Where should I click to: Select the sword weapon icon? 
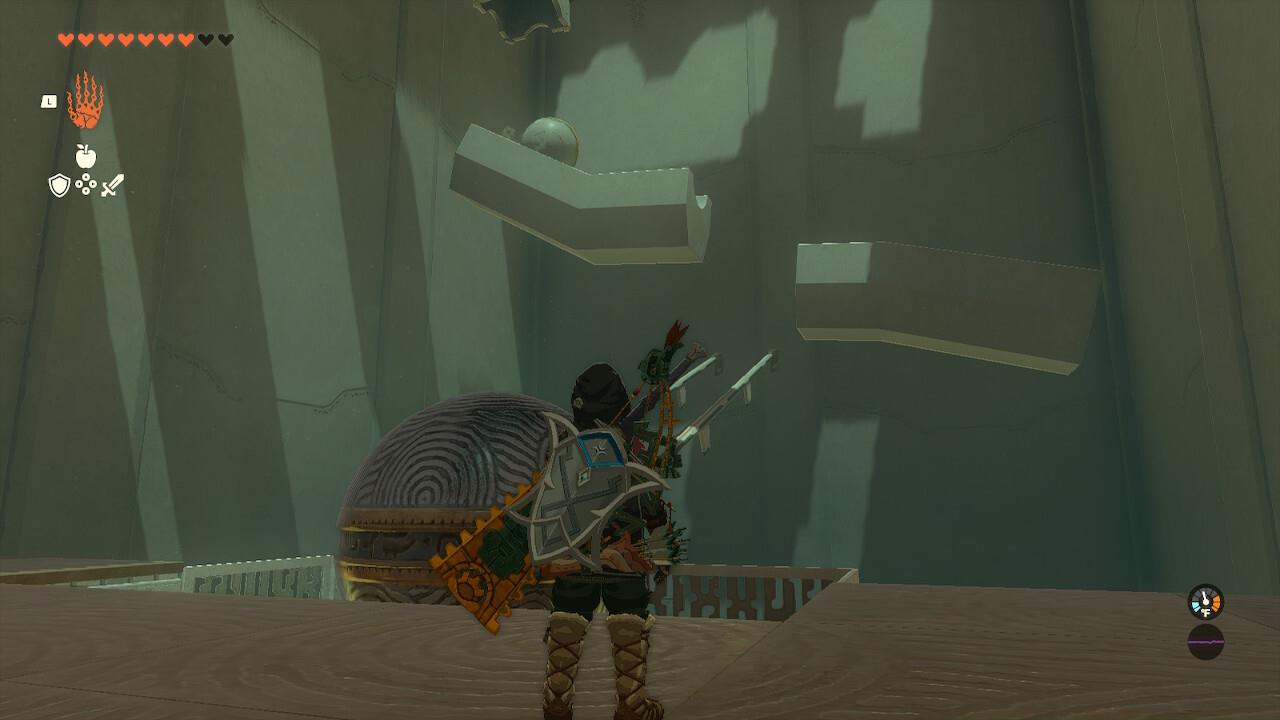113,183
